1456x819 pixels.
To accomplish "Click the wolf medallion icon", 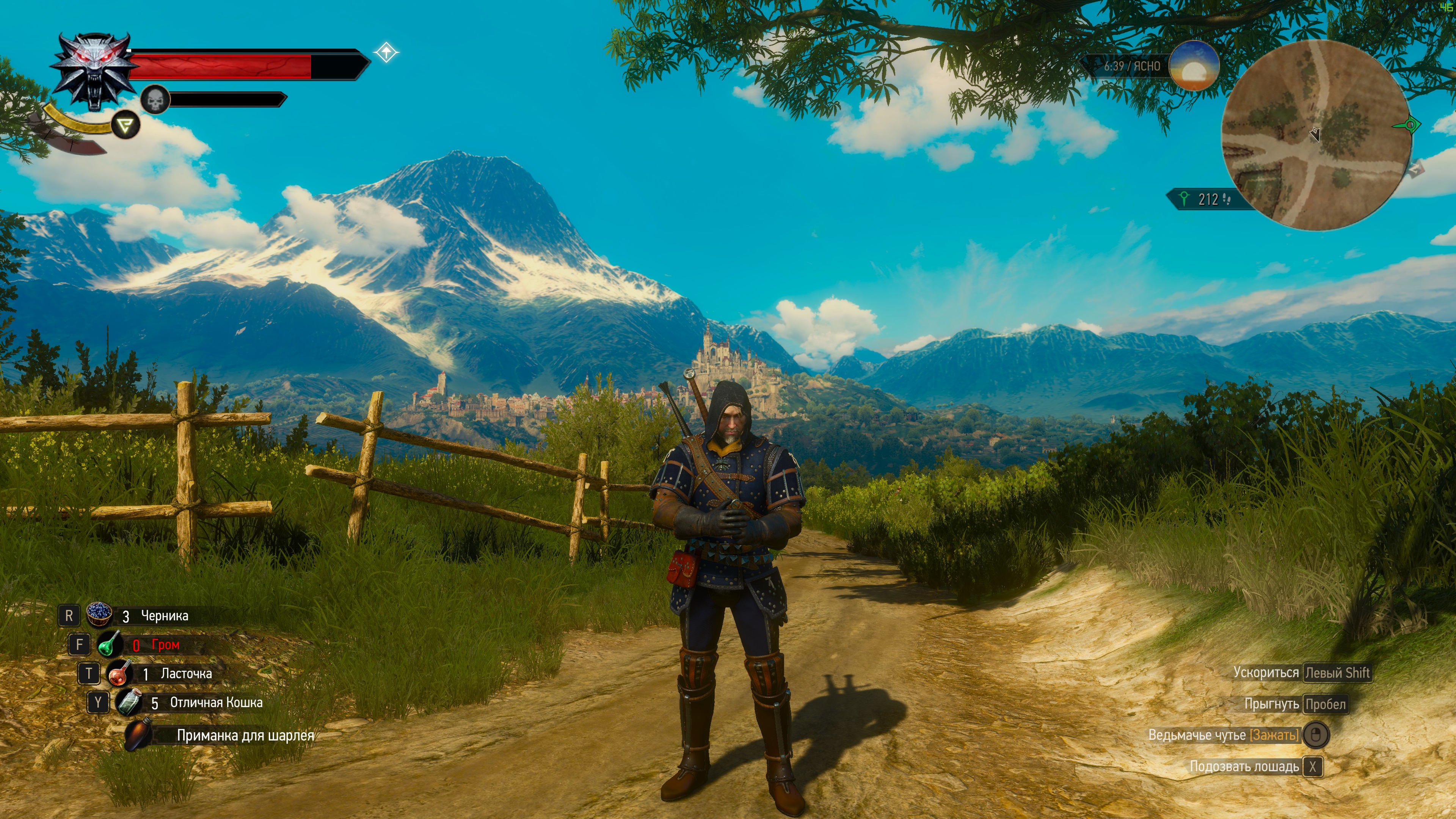I will pos(95,71).
